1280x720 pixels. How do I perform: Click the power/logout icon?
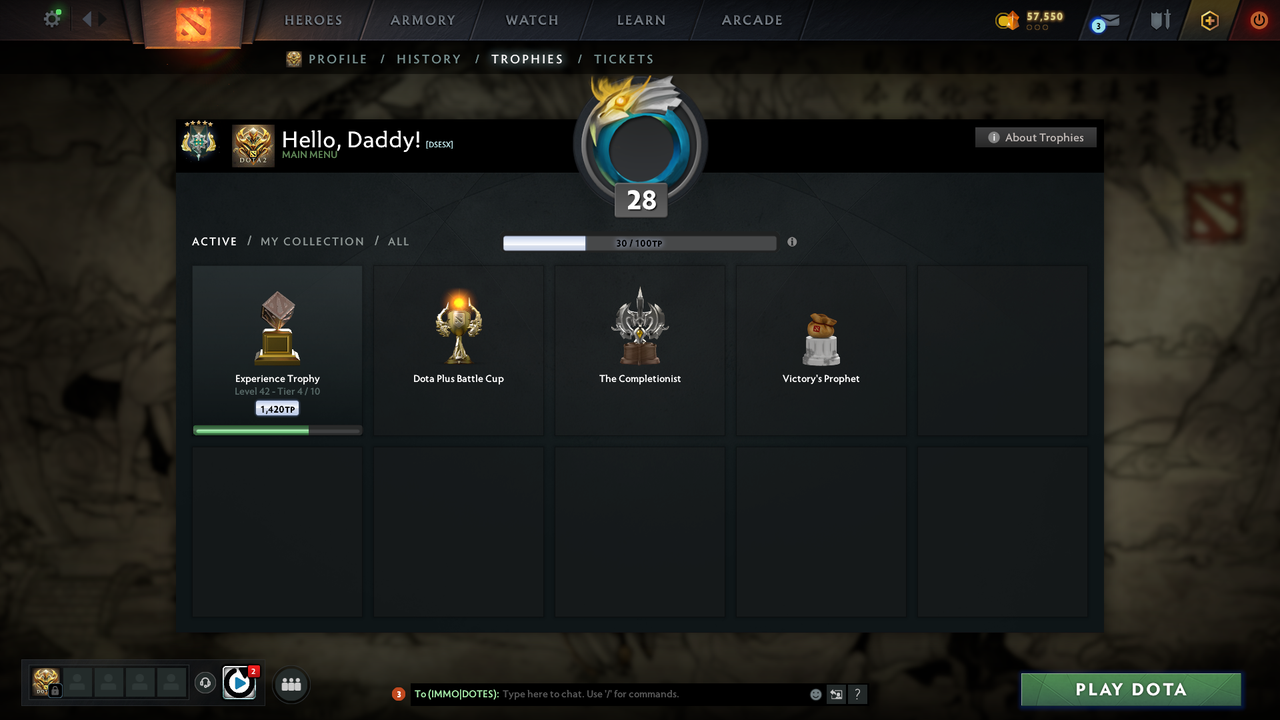(x=1258, y=20)
